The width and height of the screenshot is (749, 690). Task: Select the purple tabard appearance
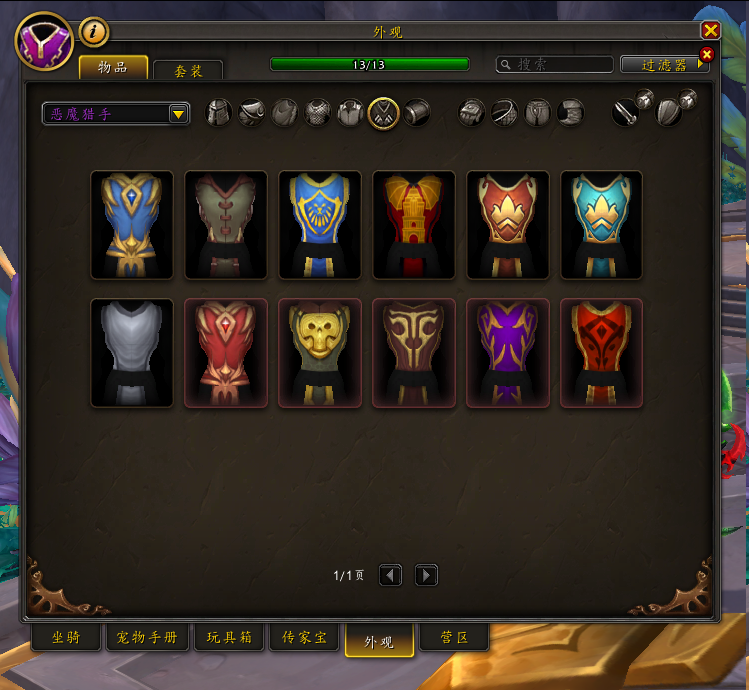coord(508,353)
